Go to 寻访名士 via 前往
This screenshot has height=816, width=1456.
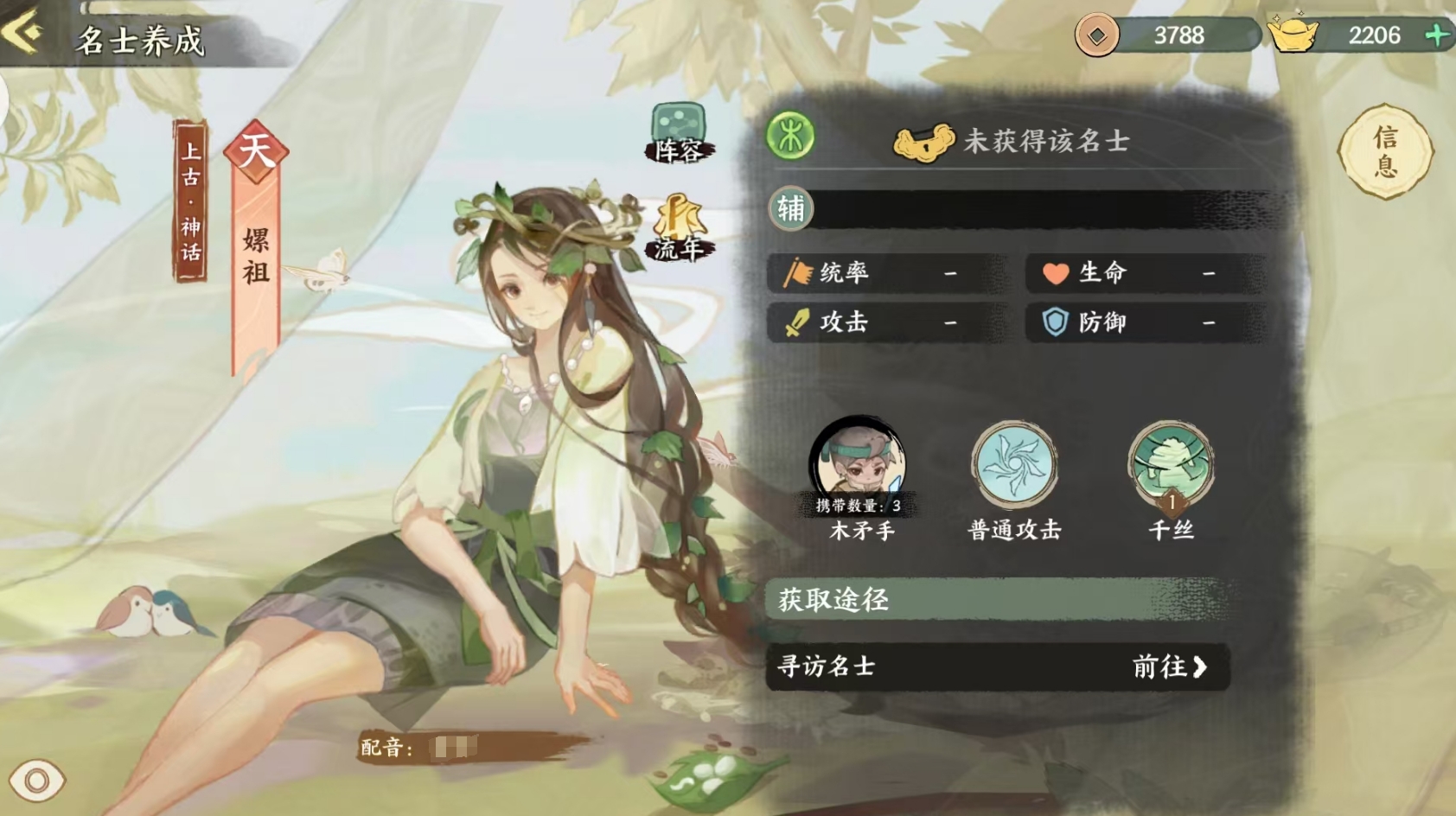pos(1169,666)
